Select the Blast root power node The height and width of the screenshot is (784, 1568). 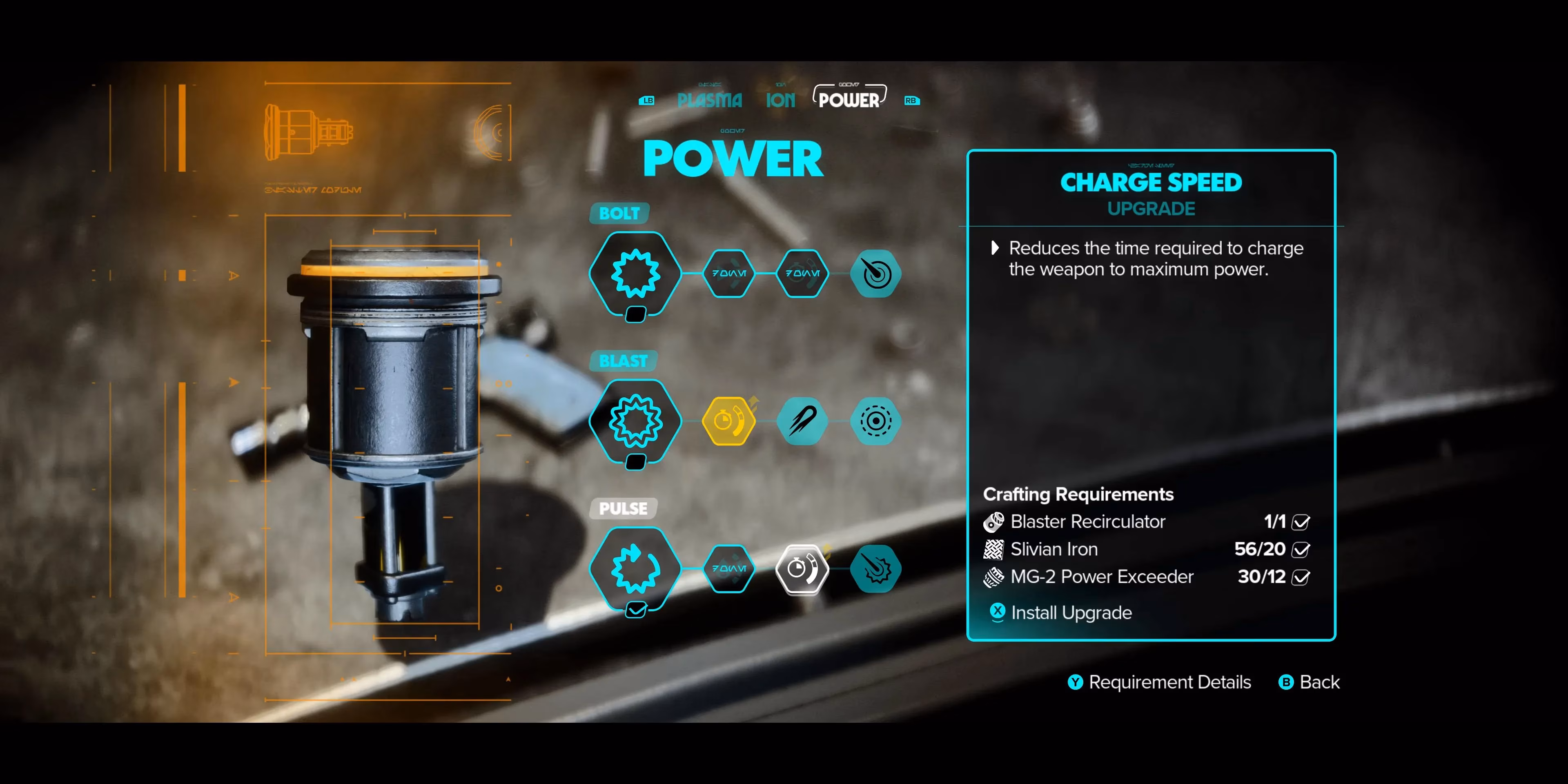tap(635, 421)
